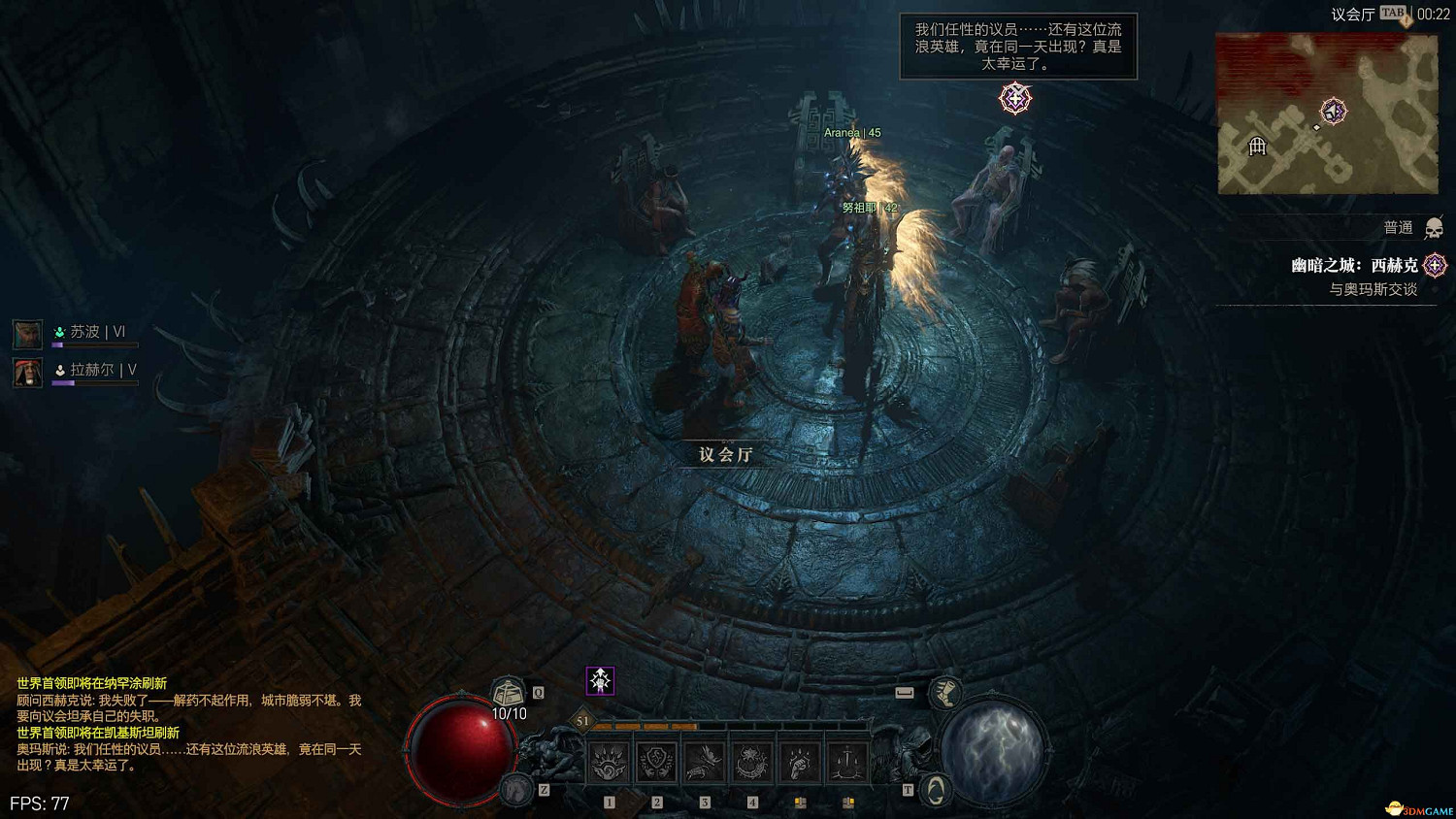Click the skull icon next to 普通 difficulty
The width and height of the screenshot is (1456, 819).
pyautogui.click(x=1434, y=229)
